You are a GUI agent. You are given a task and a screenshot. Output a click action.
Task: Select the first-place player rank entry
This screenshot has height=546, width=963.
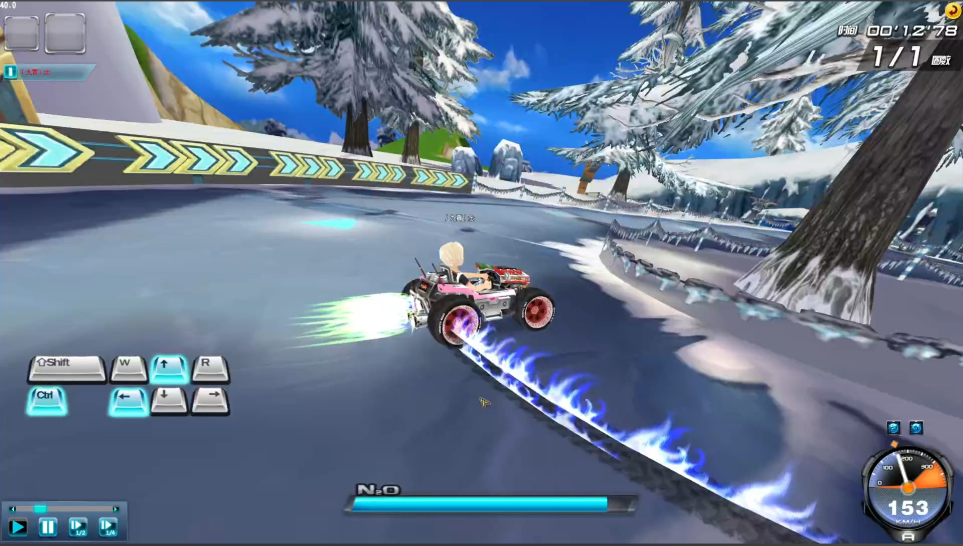[x=48, y=72]
